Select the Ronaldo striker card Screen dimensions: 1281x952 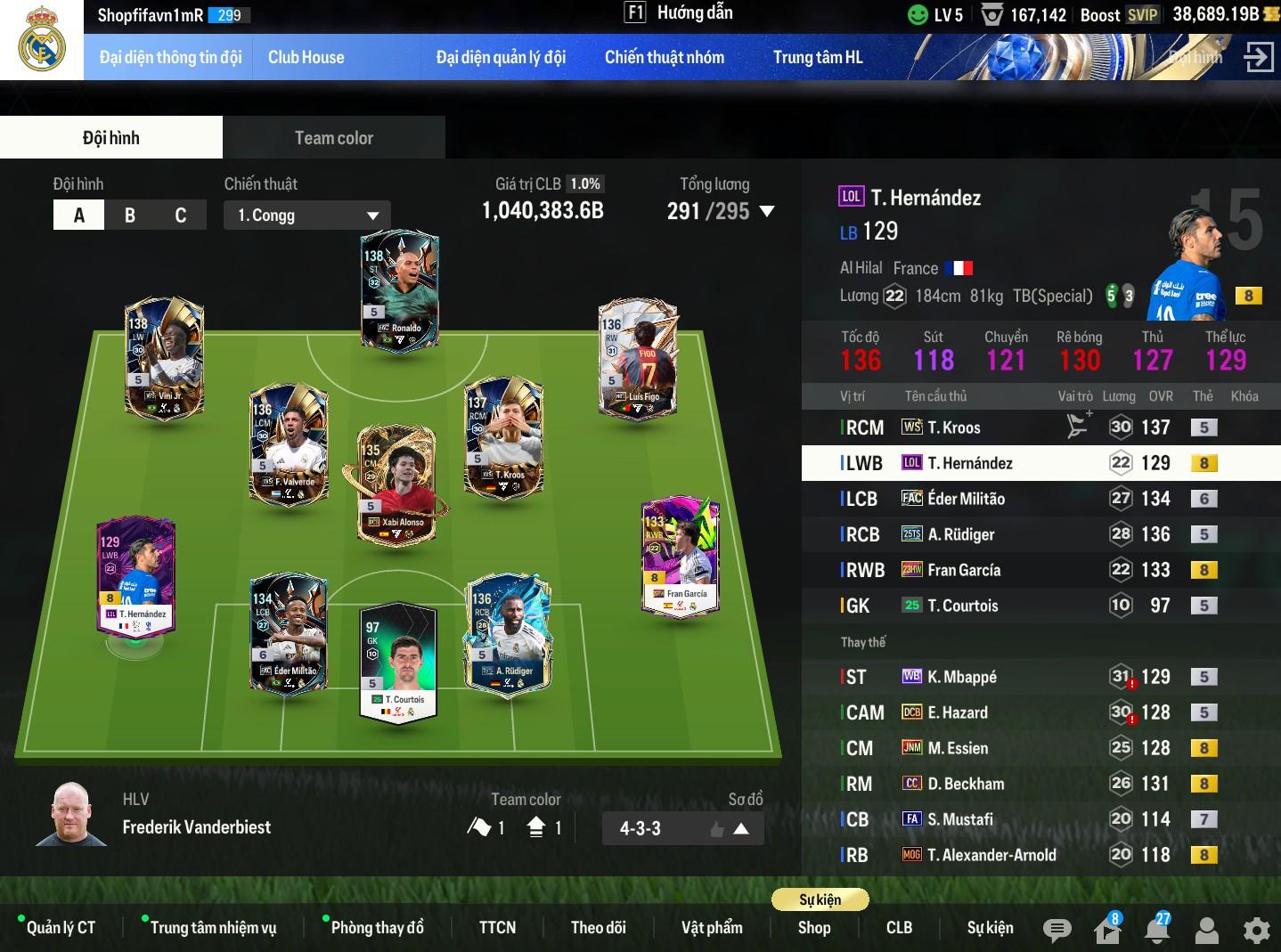(x=399, y=291)
